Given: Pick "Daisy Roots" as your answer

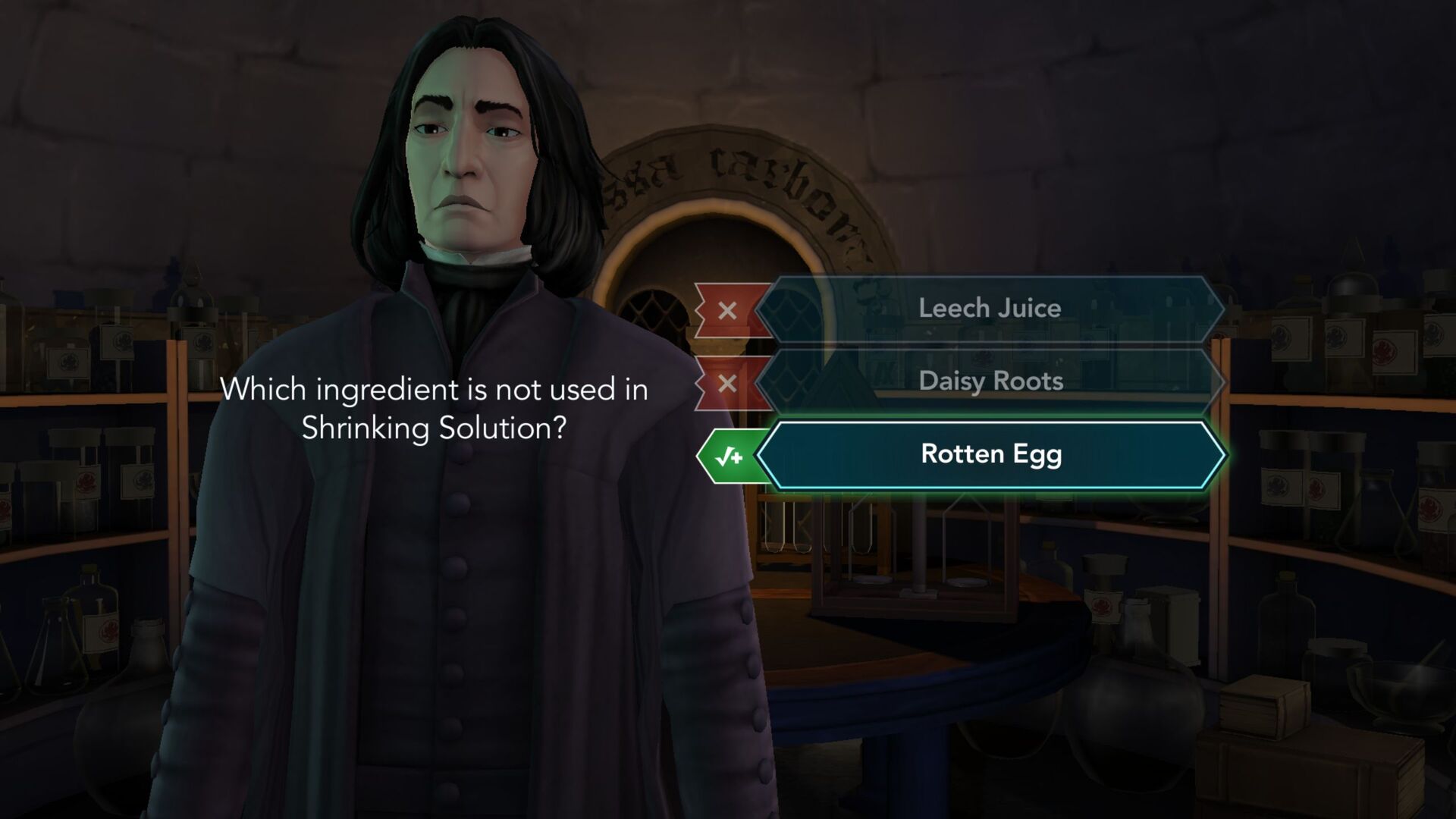Looking at the screenshot, I should tap(990, 381).
